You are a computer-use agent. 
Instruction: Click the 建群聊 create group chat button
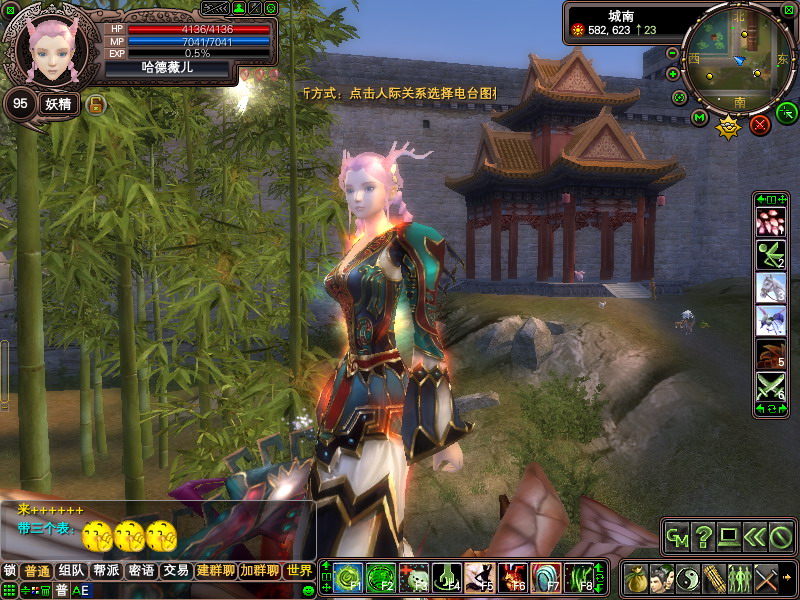(x=215, y=571)
